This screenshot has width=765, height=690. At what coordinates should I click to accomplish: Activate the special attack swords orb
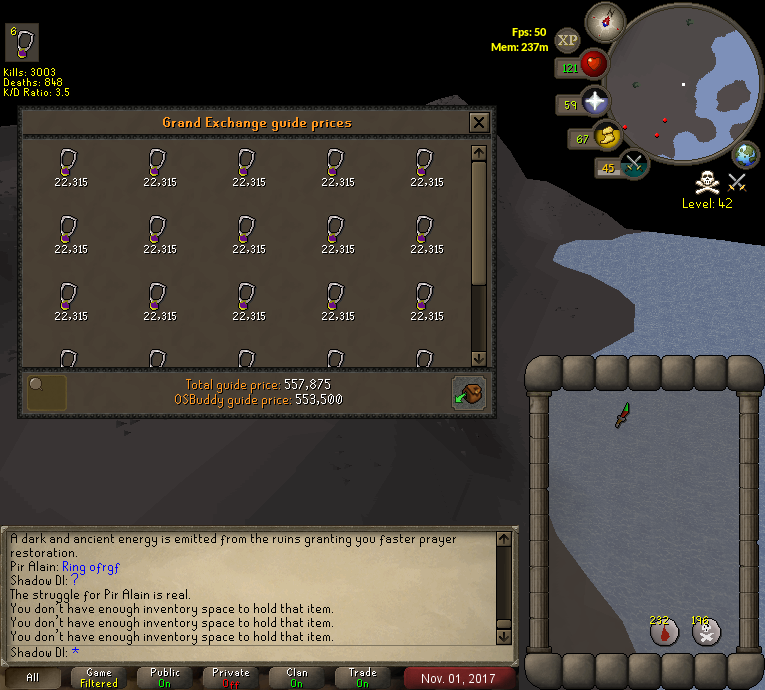point(633,163)
